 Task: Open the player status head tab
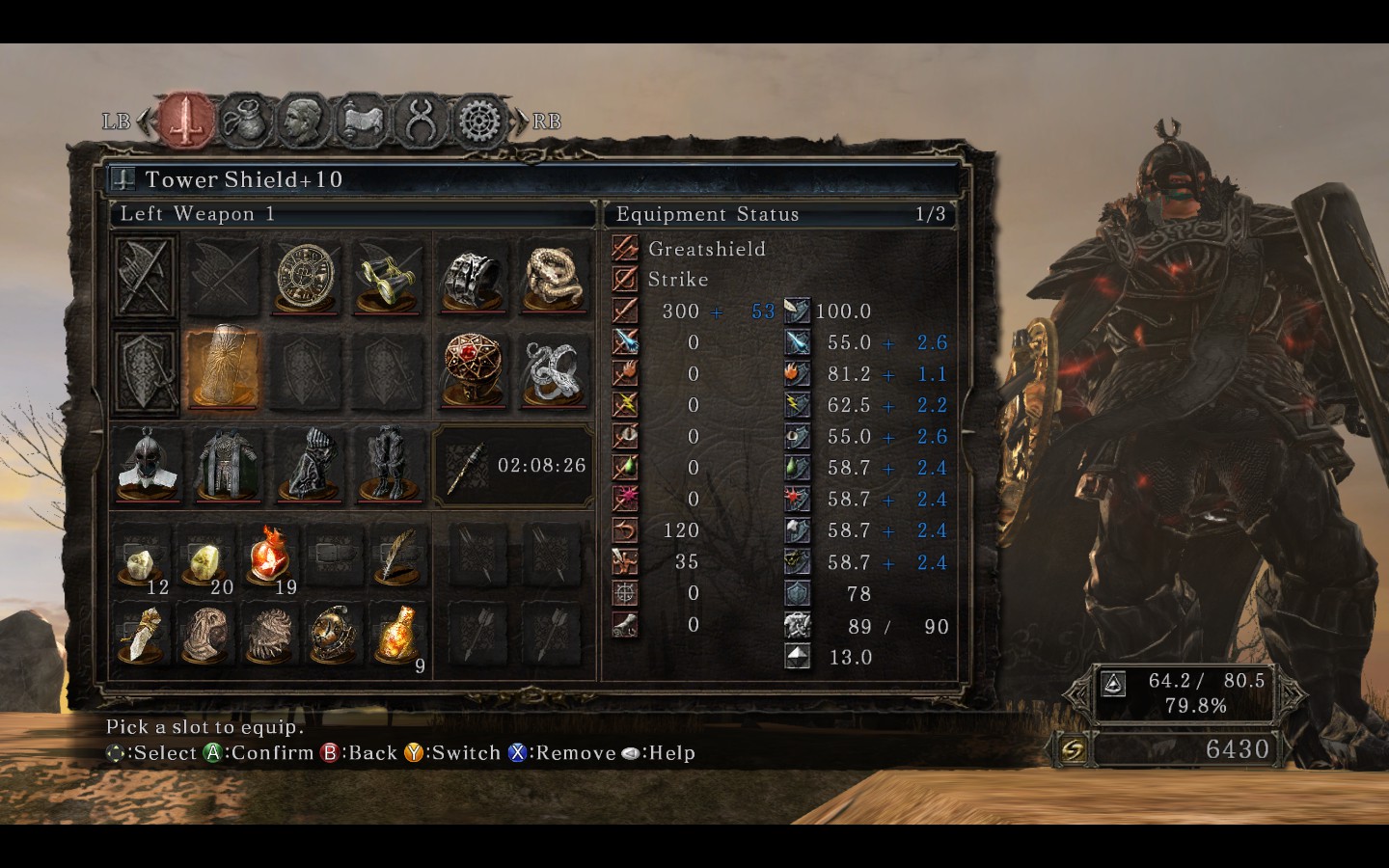(x=303, y=121)
